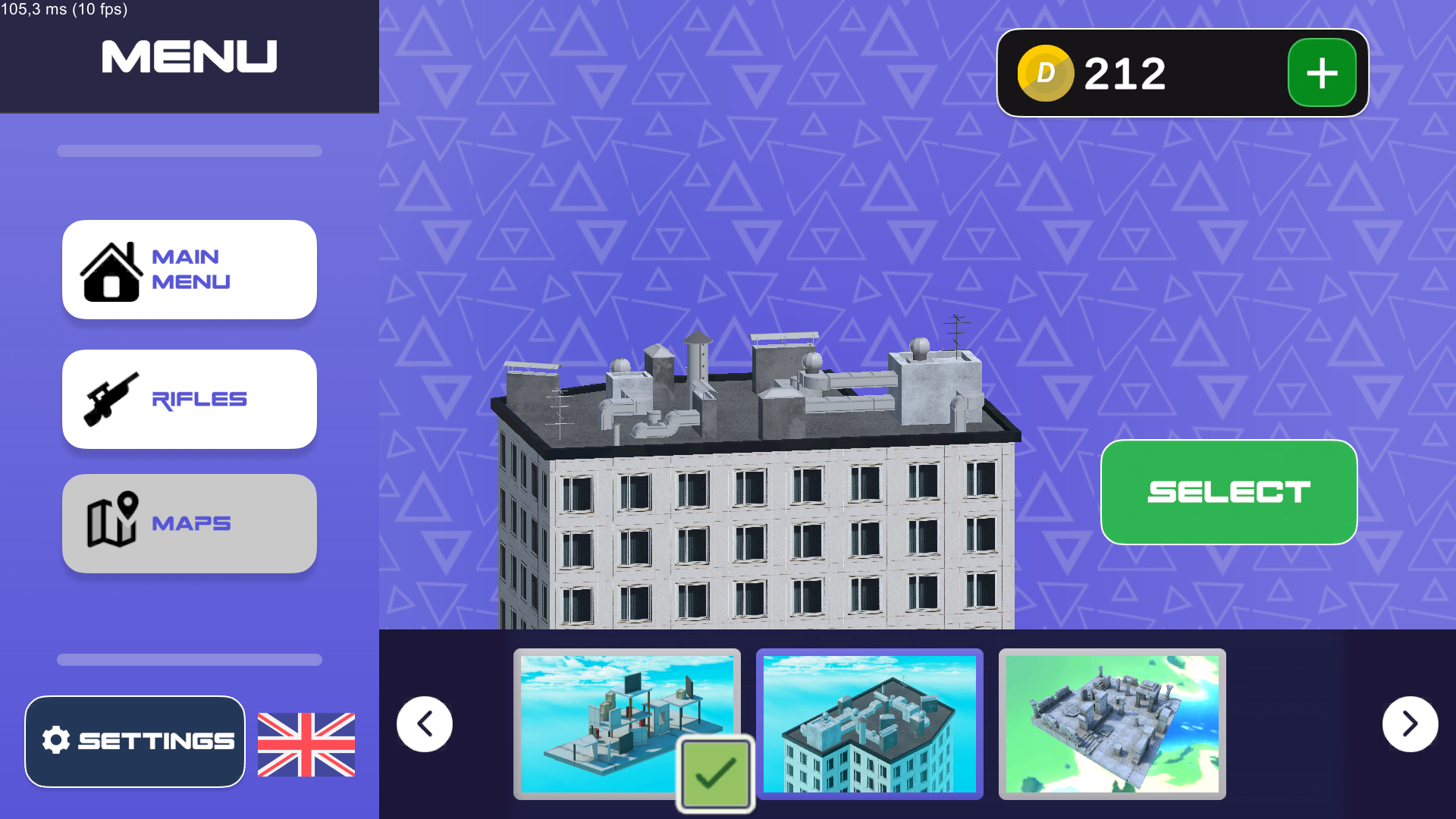This screenshot has width=1456, height=819.
Task: Click the coin balance showing 212
Action: click(1125, 72)
